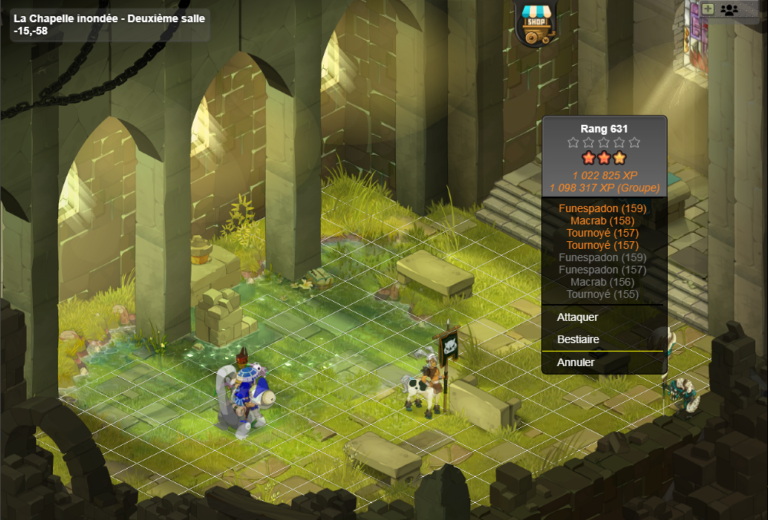Select Annuler to close the menu
768x520 pixels.
pyautogui.click(x=576, y=363)
